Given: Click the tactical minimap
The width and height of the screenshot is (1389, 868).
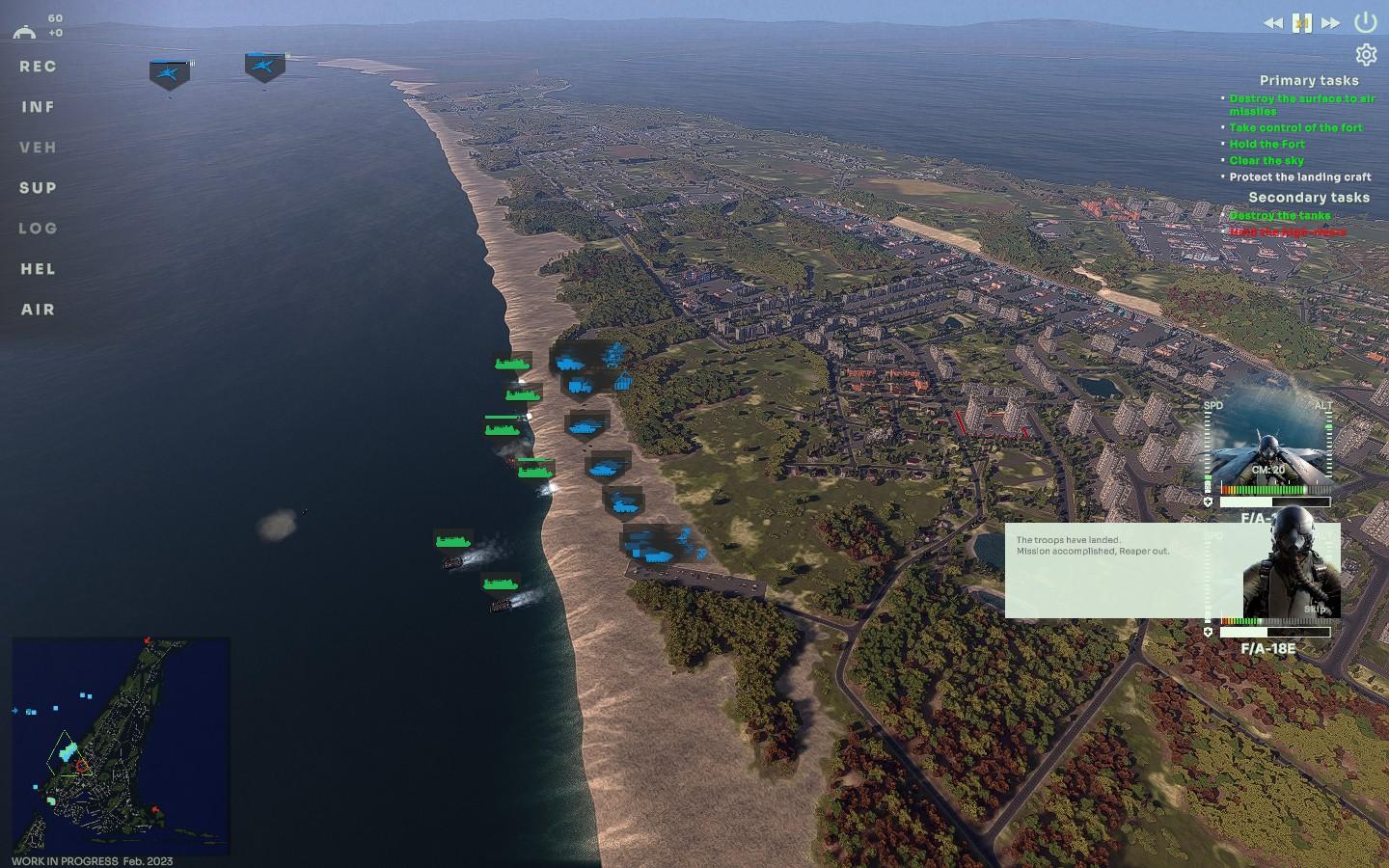Looking at the screenshot, I should 121,745.
